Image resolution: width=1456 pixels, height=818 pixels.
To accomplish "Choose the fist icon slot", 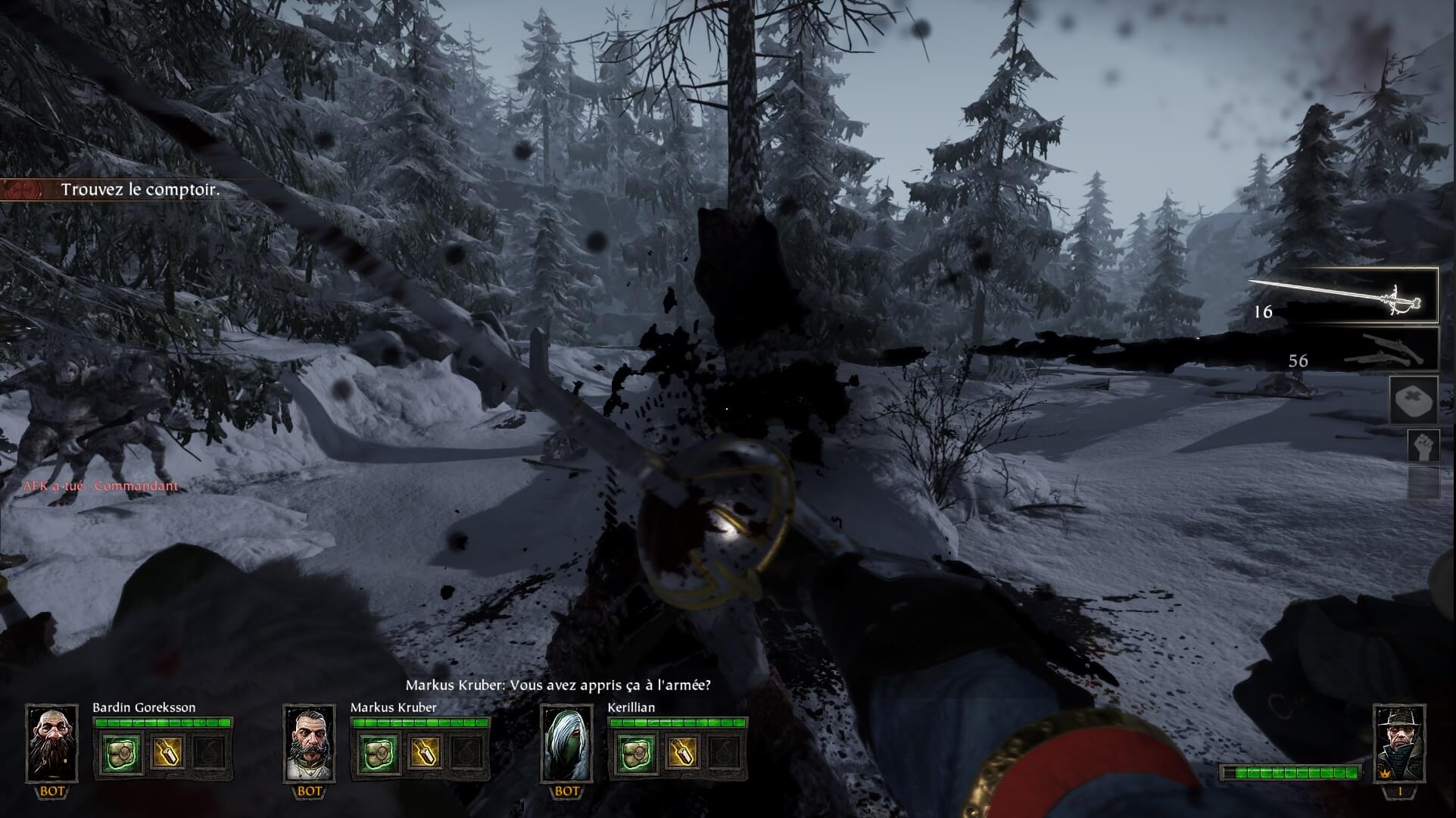I will point(1423,446).
